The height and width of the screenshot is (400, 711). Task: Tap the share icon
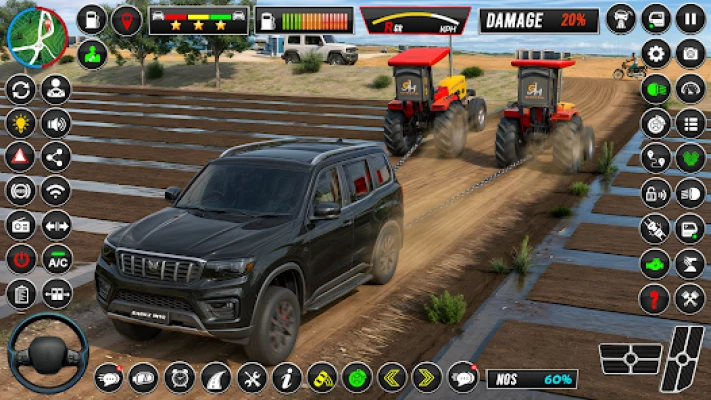(56, 156)
